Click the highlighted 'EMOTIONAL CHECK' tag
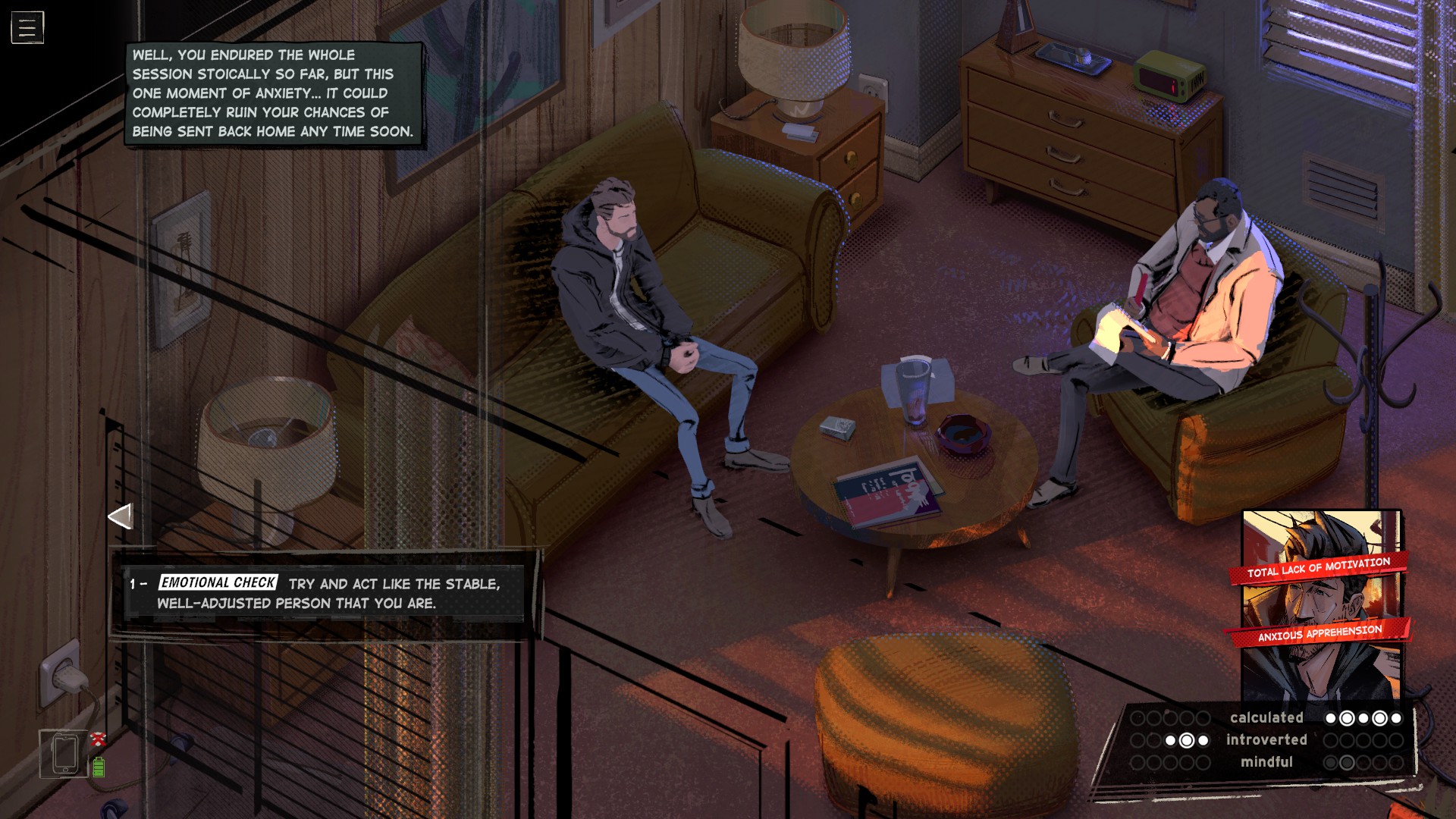The width and height of the screenshot is (1456, 819). point(218,583)
